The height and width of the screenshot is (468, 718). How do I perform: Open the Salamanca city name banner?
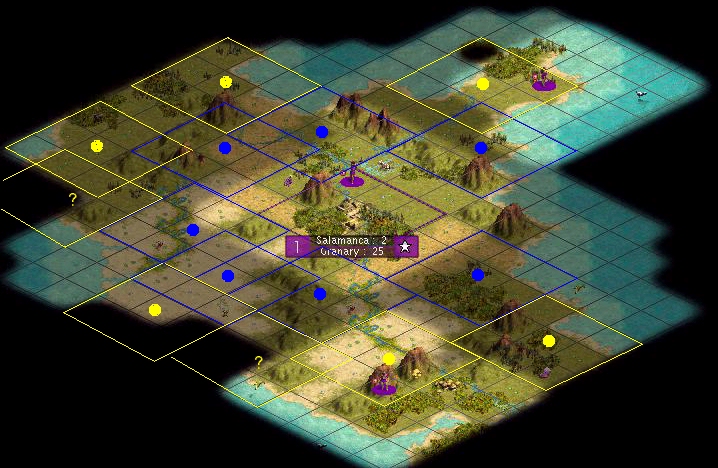tap(351, 246)
